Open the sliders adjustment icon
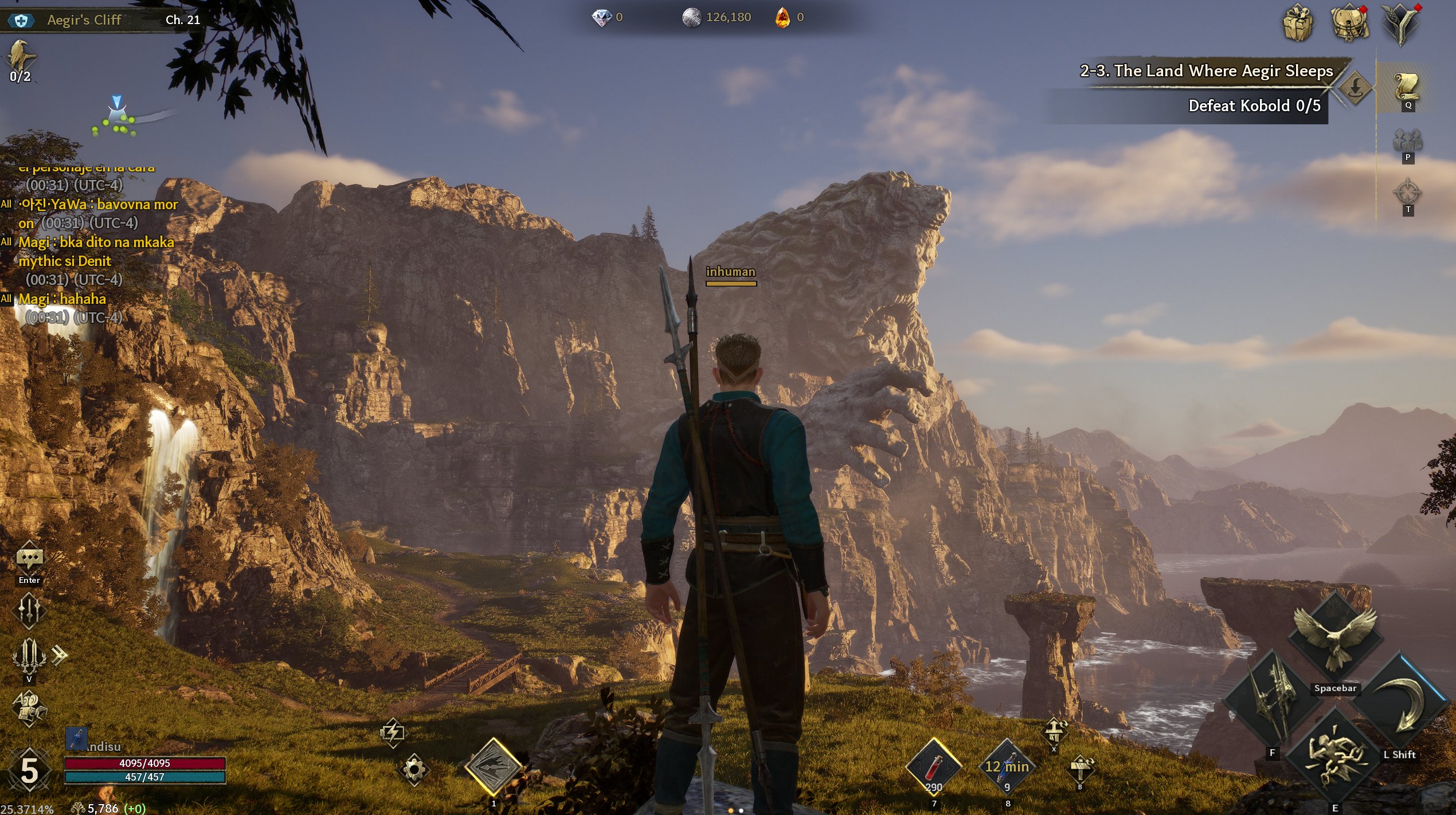1456x815 pixels. pos(29,609)
